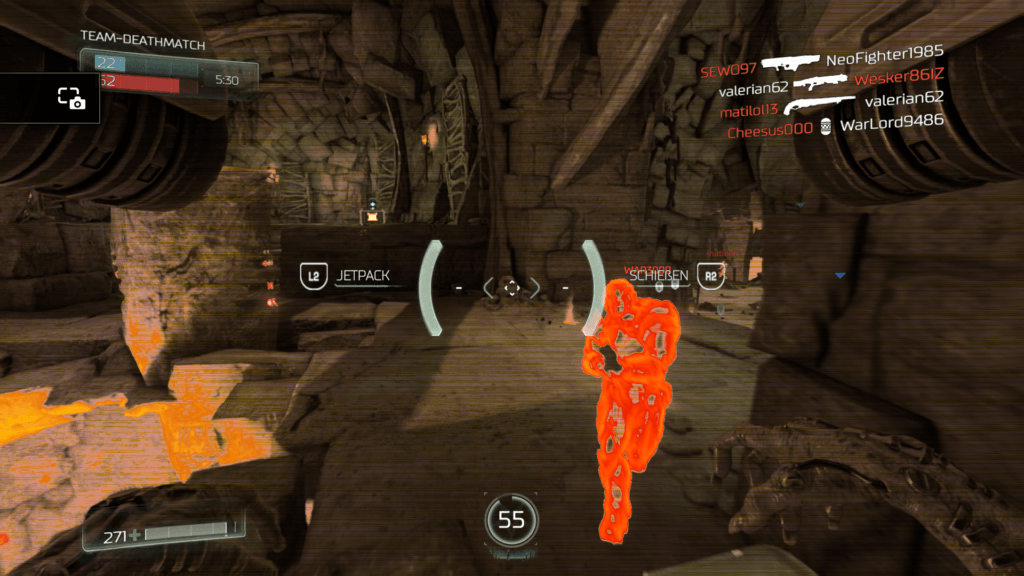Click matilol13 in the kill feed
The width and height of the screenshot is (1024, 576).
[748, 109]
